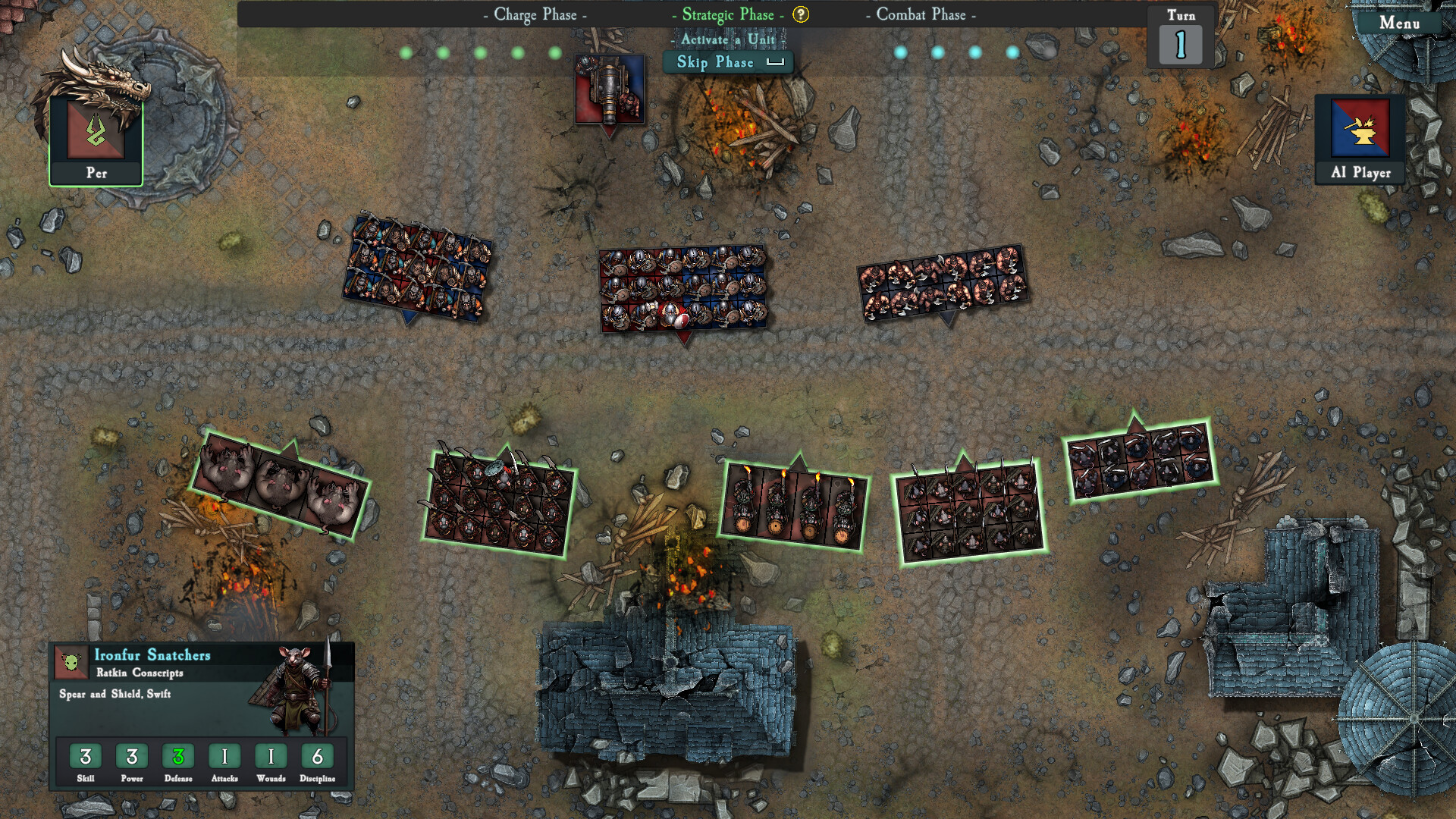Switch to the Combat Phase header
This screenshot has width=1456, height=819.
coord(920,14)
